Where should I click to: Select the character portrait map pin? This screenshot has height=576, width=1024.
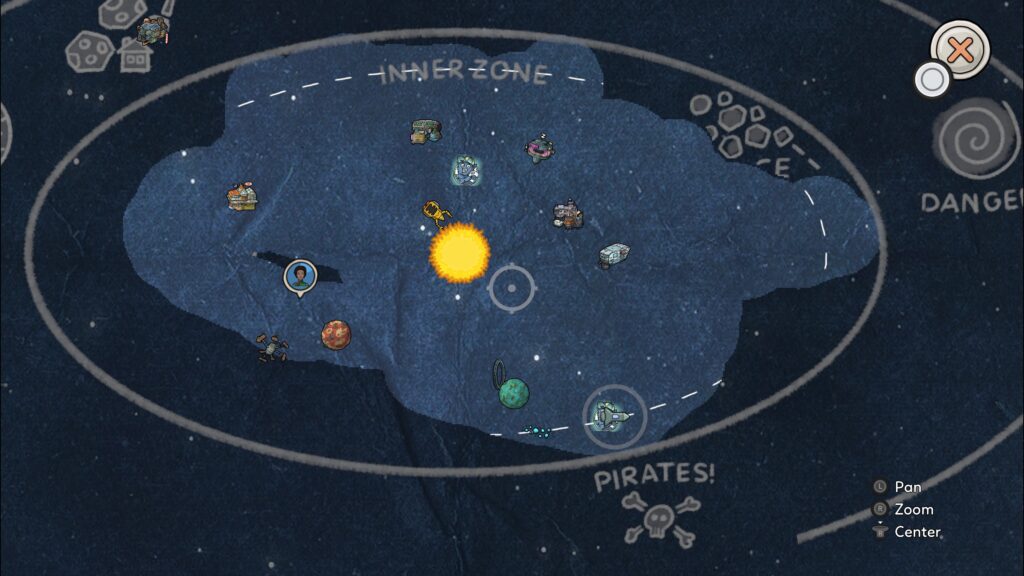[297, 275]
